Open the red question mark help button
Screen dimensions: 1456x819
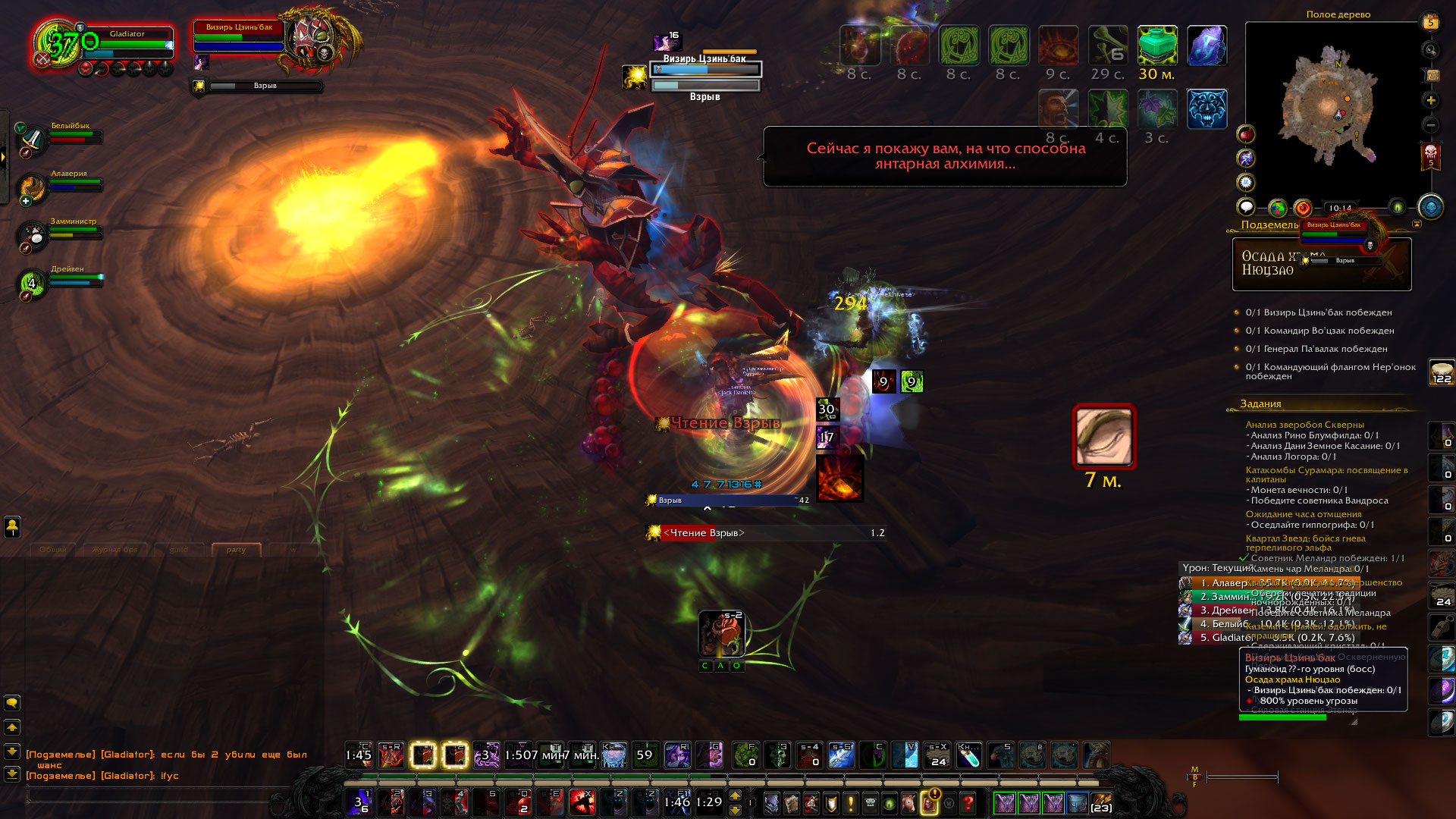(968, 802)
